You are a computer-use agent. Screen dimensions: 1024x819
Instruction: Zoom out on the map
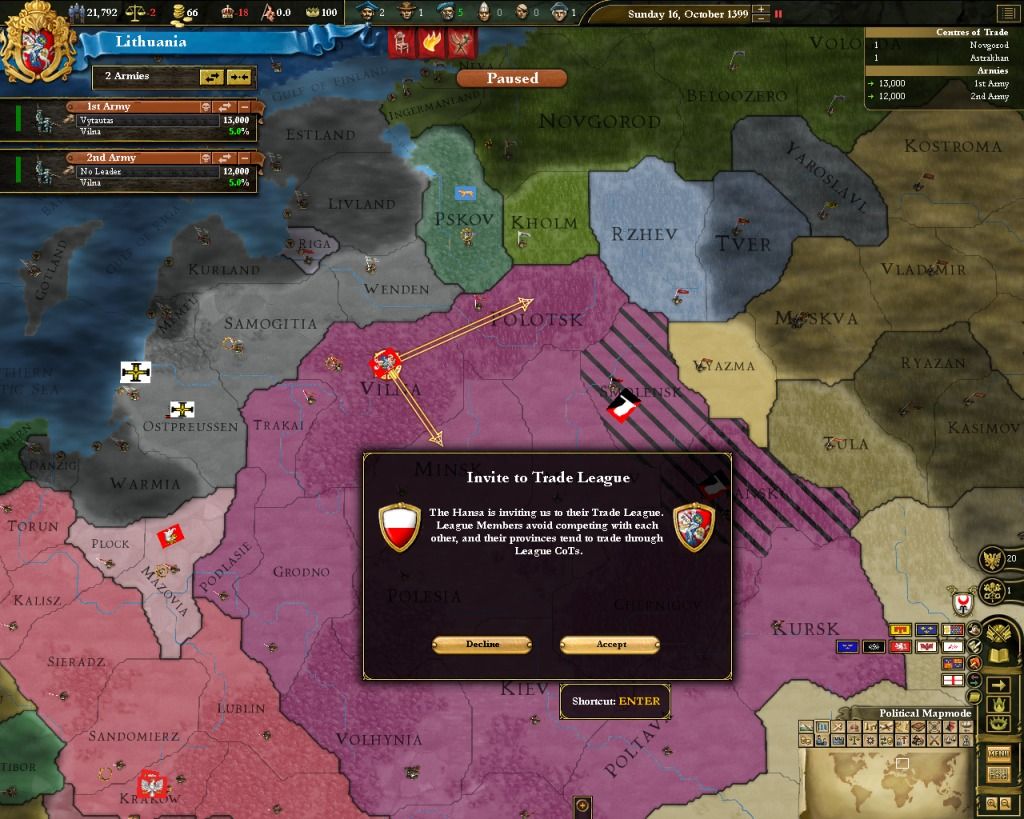tap(1005, 803)
